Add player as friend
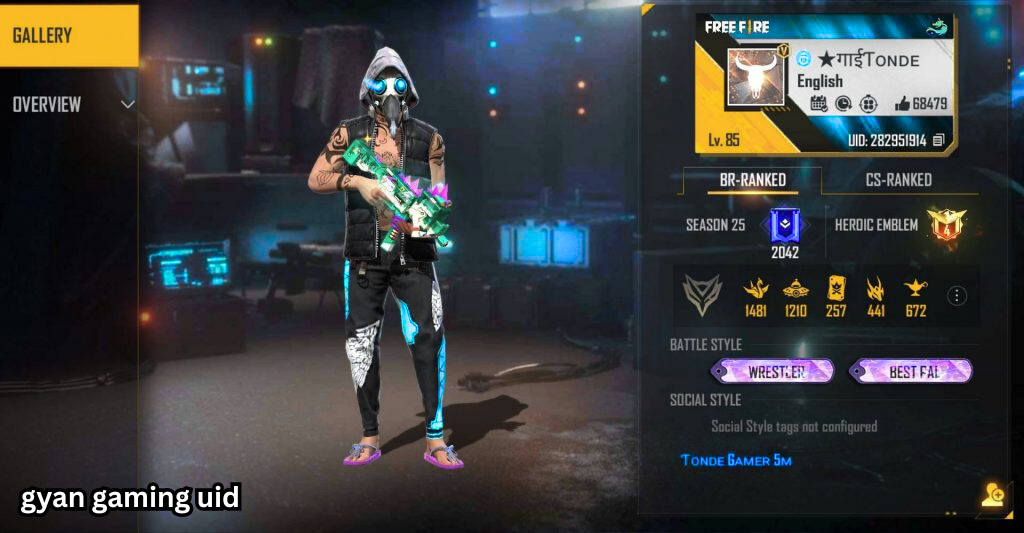The width and height of the screenshot is (1024, 533). pos(991,494)
